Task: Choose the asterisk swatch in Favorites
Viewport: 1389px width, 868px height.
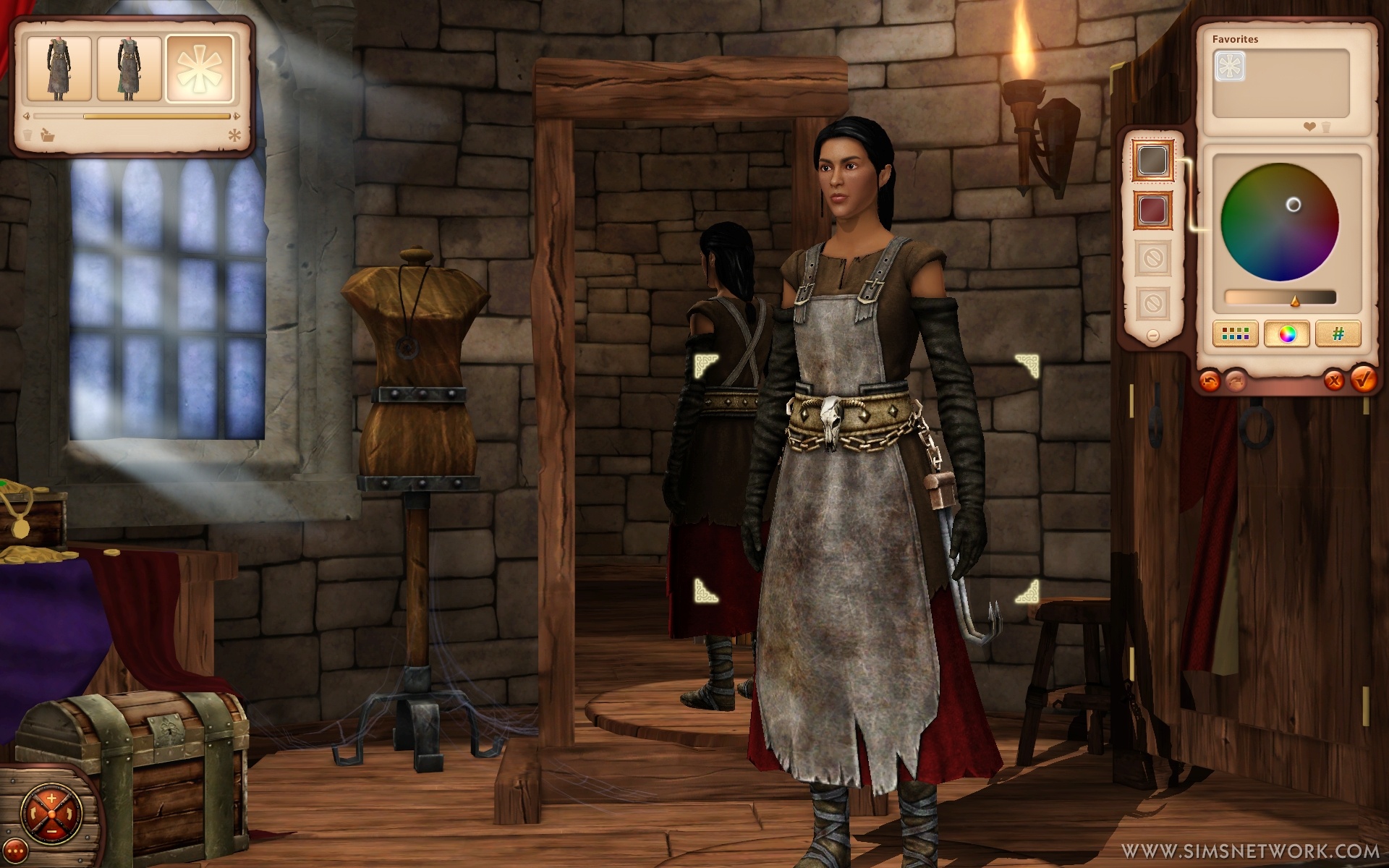Action: pyautogui.click(x=1229, y=67)
